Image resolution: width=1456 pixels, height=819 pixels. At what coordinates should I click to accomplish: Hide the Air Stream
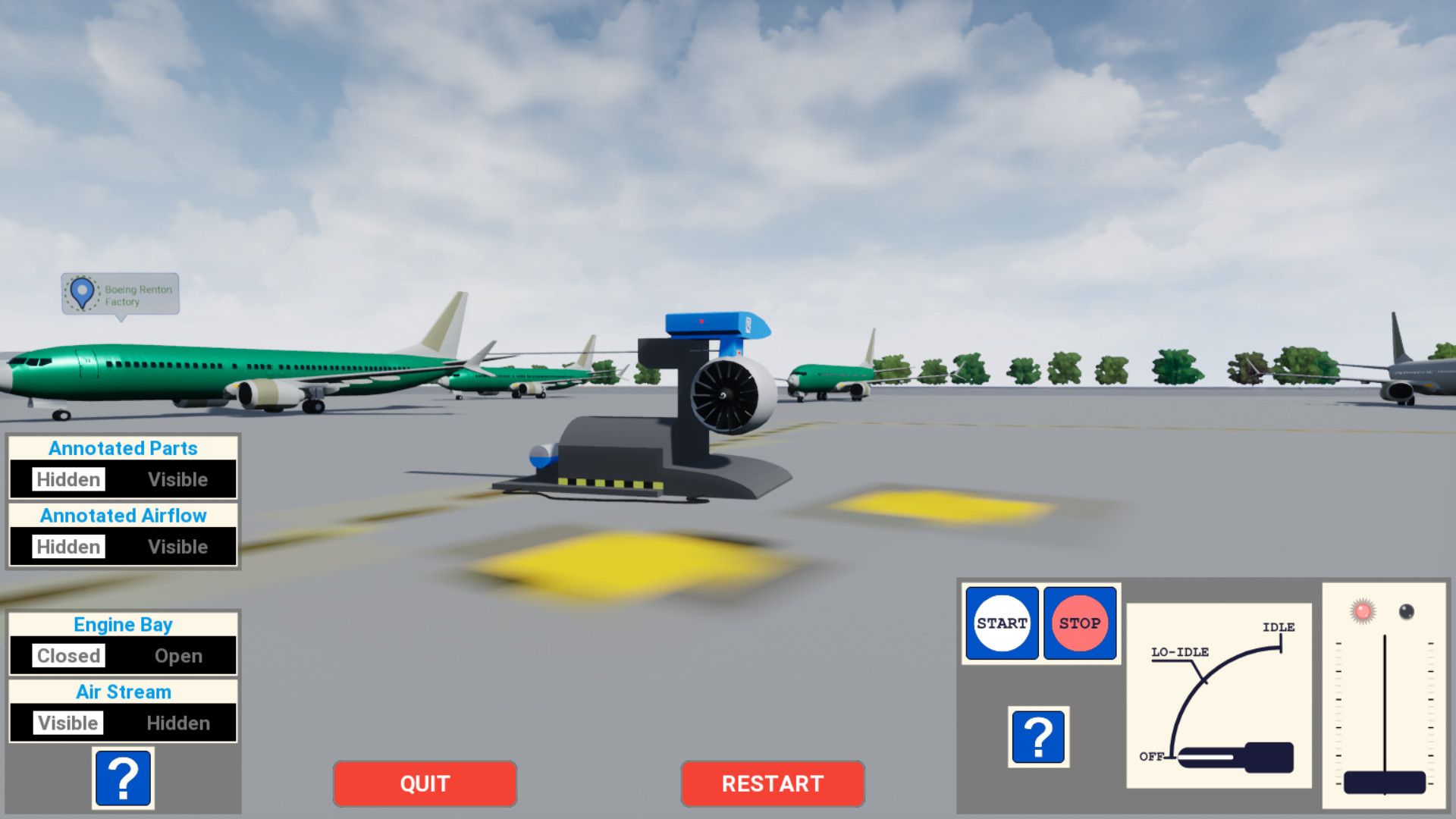pyautogui.click(x=178, y=723)
